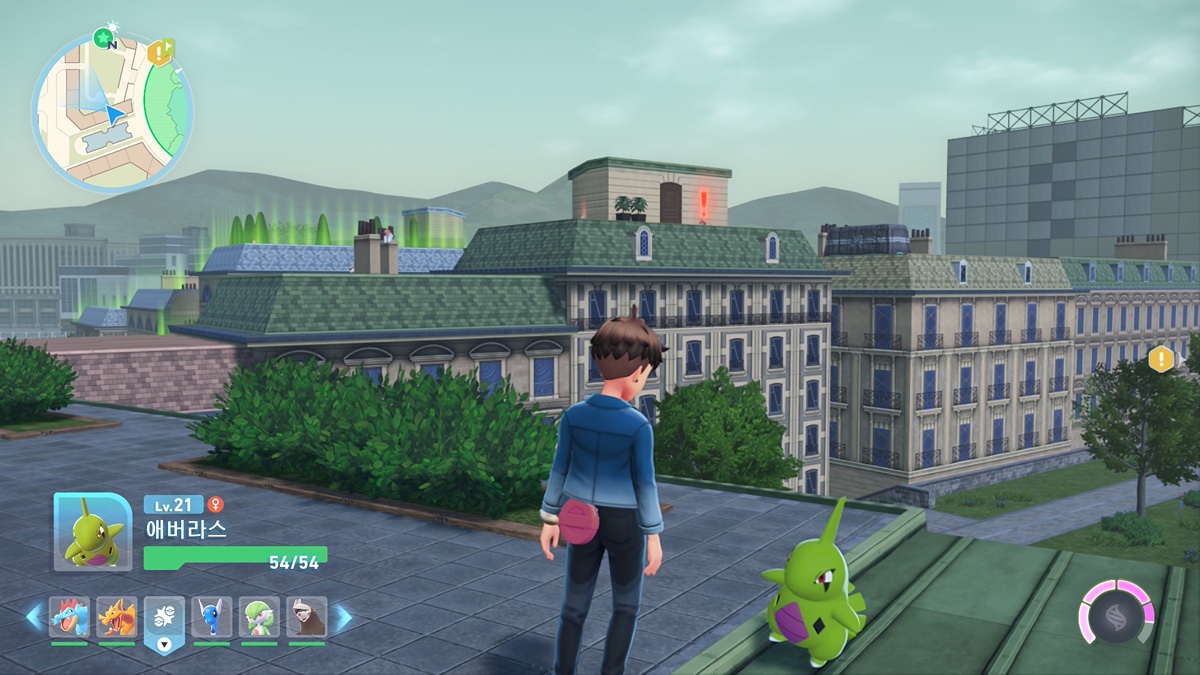Click the right arrow of the party bar

coord(342,618)
